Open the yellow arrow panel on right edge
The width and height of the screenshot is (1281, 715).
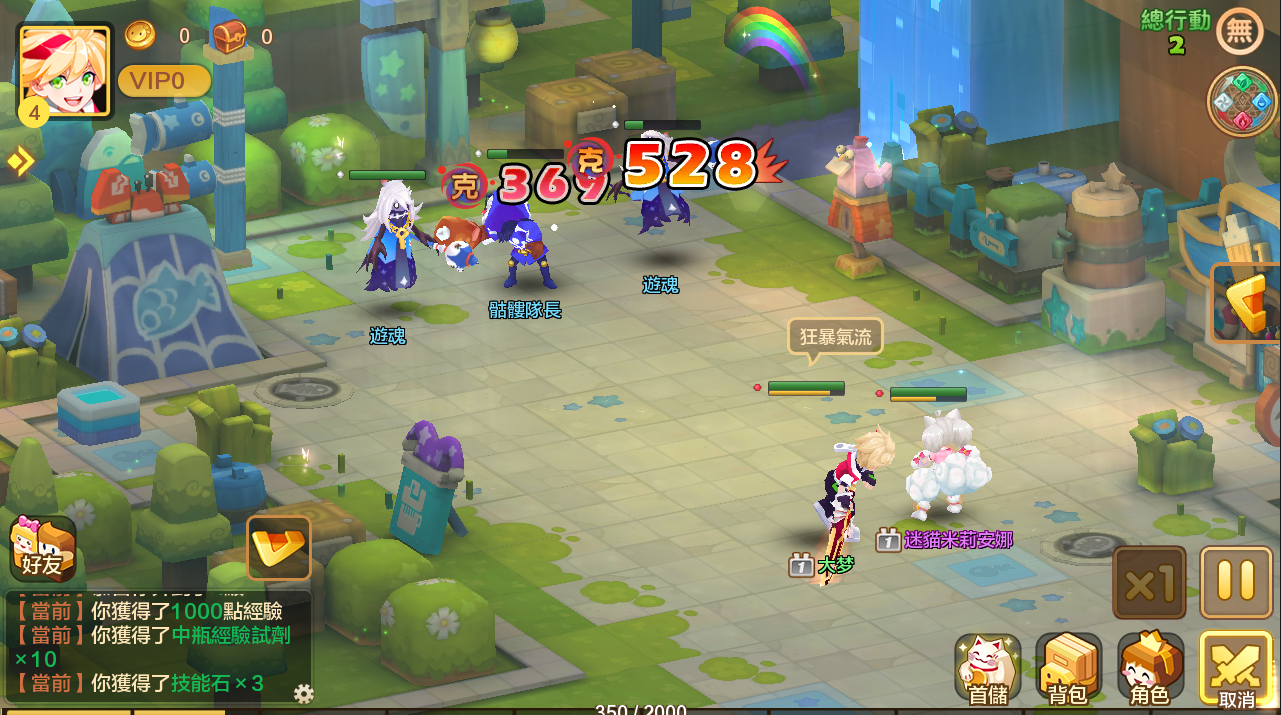coord(1250,304)
